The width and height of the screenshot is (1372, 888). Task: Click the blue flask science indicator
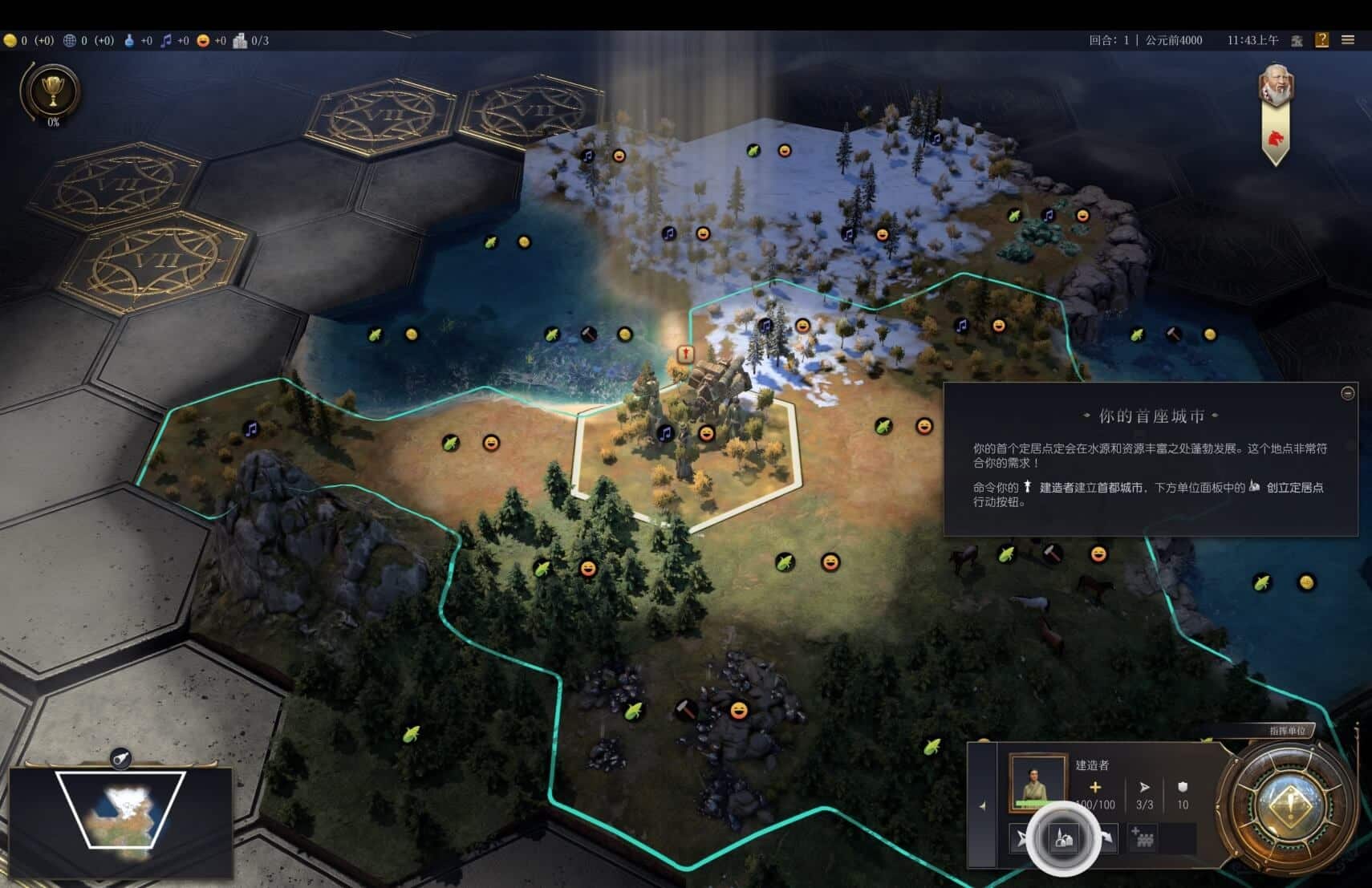pyautogui.click(x=129, y=40)
